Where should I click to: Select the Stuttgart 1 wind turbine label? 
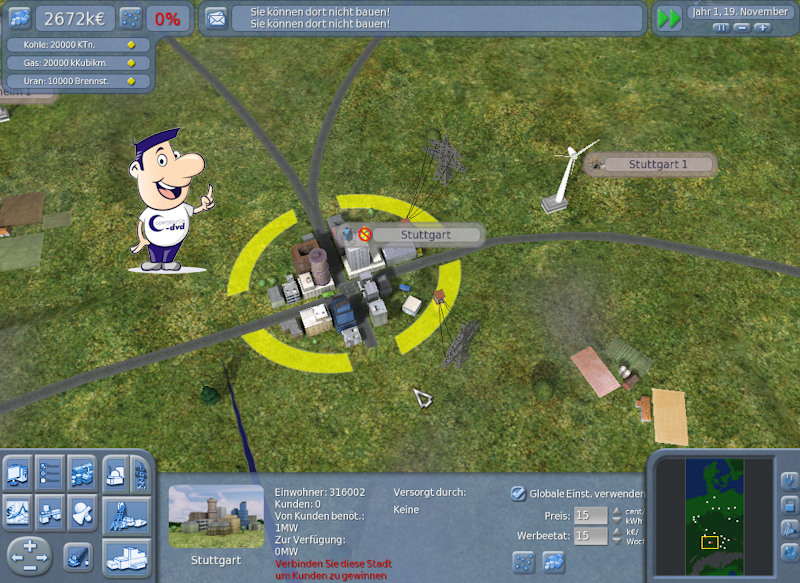click(x=657, y=164)
